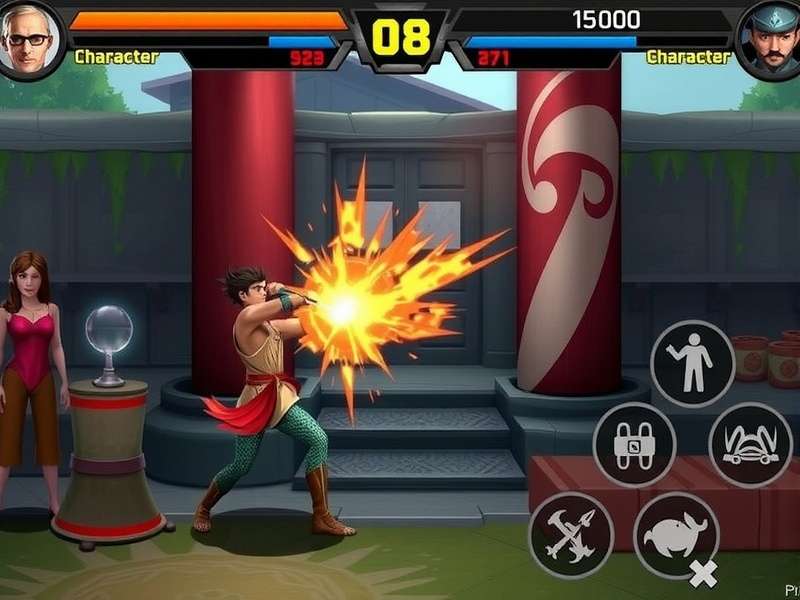Trigger the crossed weapons attack button
This screenshot has height=600, width=800.
point(571,527)
